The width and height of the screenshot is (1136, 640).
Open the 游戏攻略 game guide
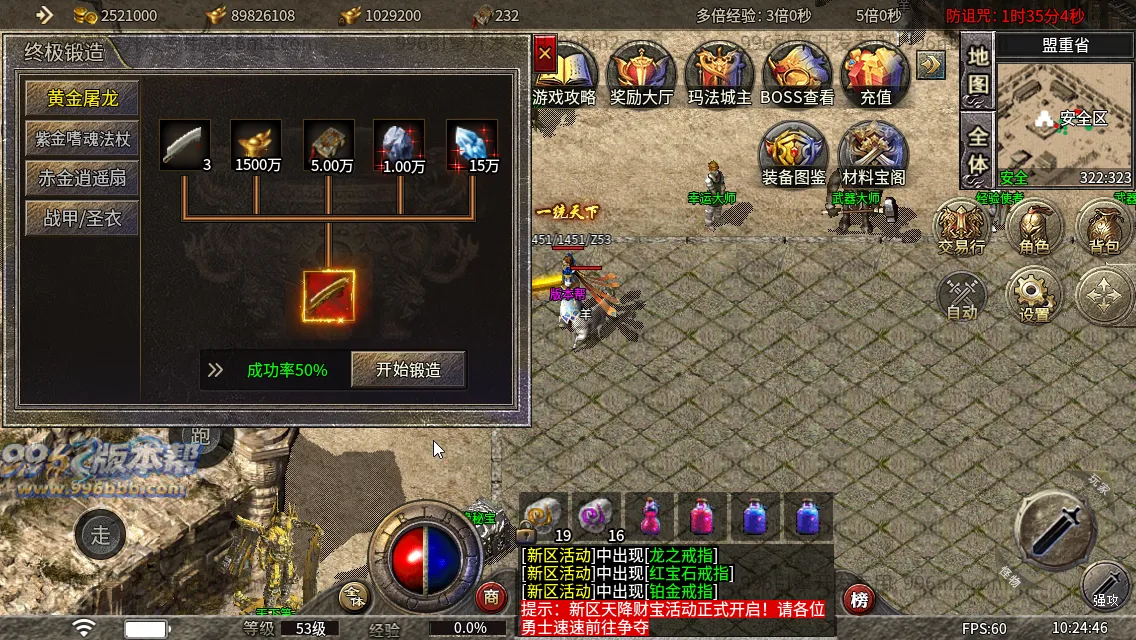565,74
